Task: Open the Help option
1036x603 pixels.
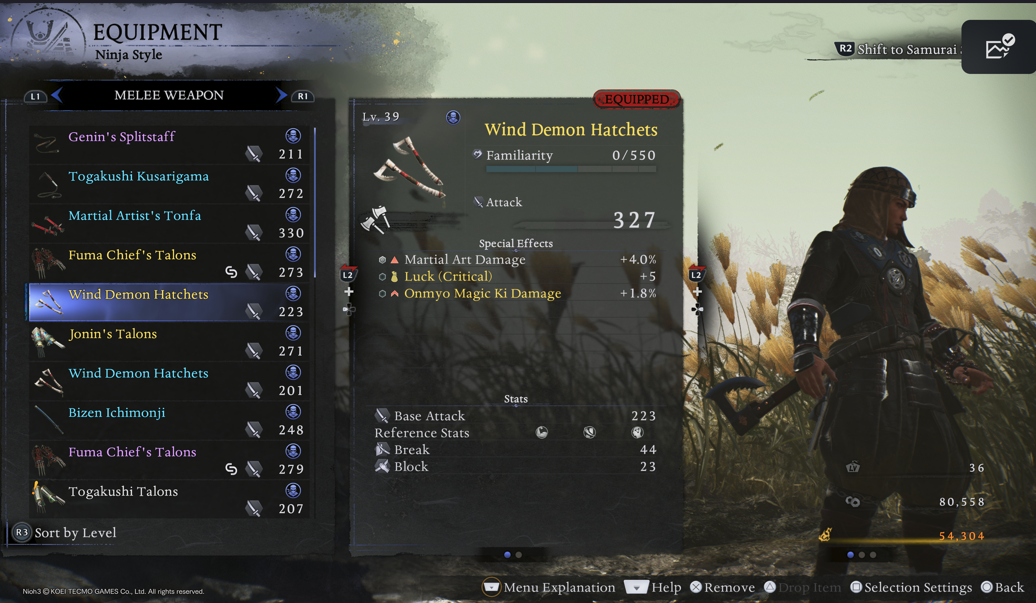Action: pyautogui.click(x=654, y=587)
